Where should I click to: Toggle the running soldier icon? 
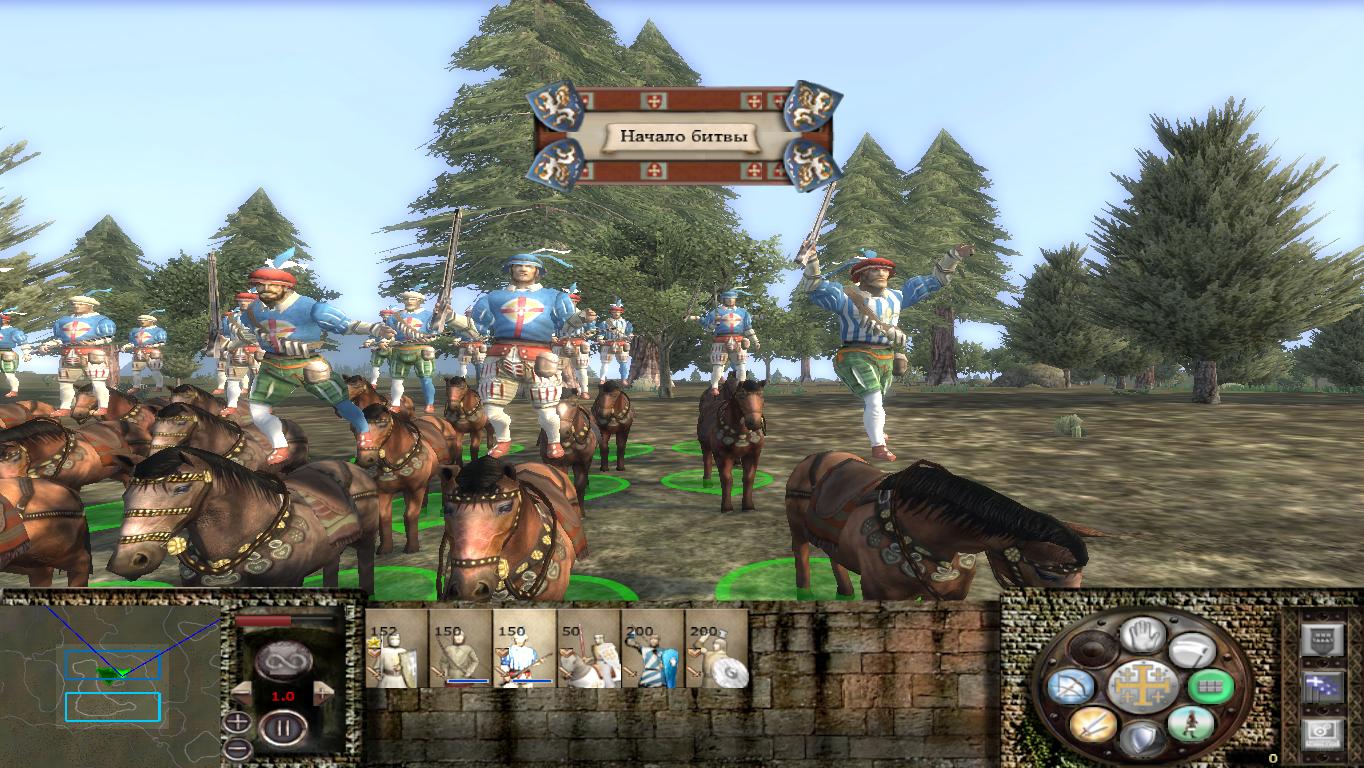coord(1190,724)
